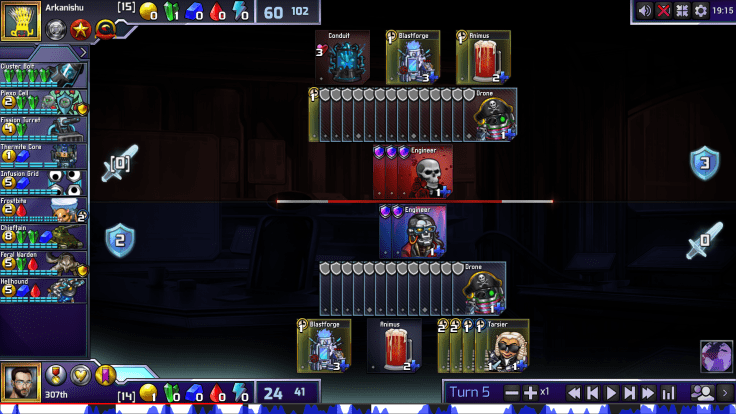The width and height of the screenshot is (736, 414).
Task: Play the replay
Action: 611,393
